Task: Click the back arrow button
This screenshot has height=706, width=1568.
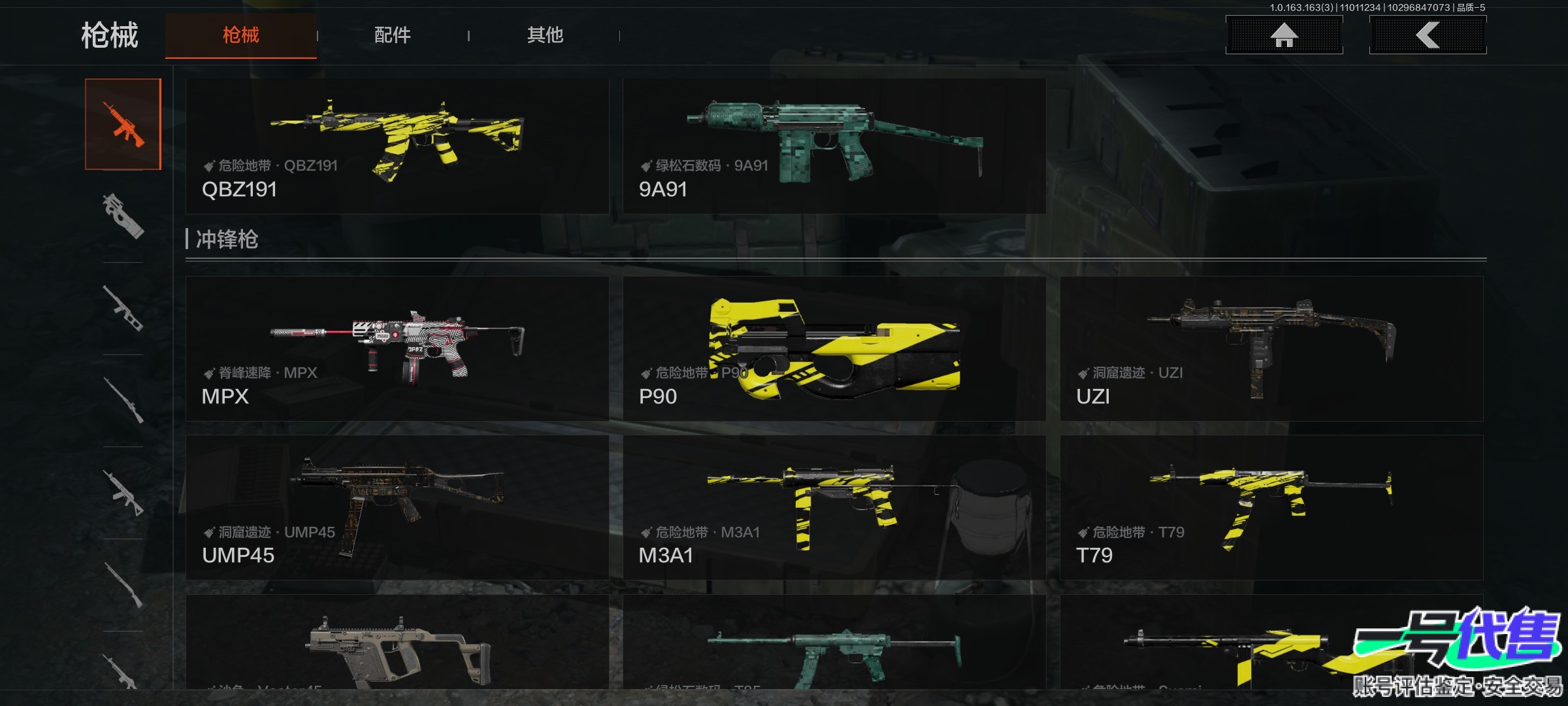Action: click(x=1428, y=35)
